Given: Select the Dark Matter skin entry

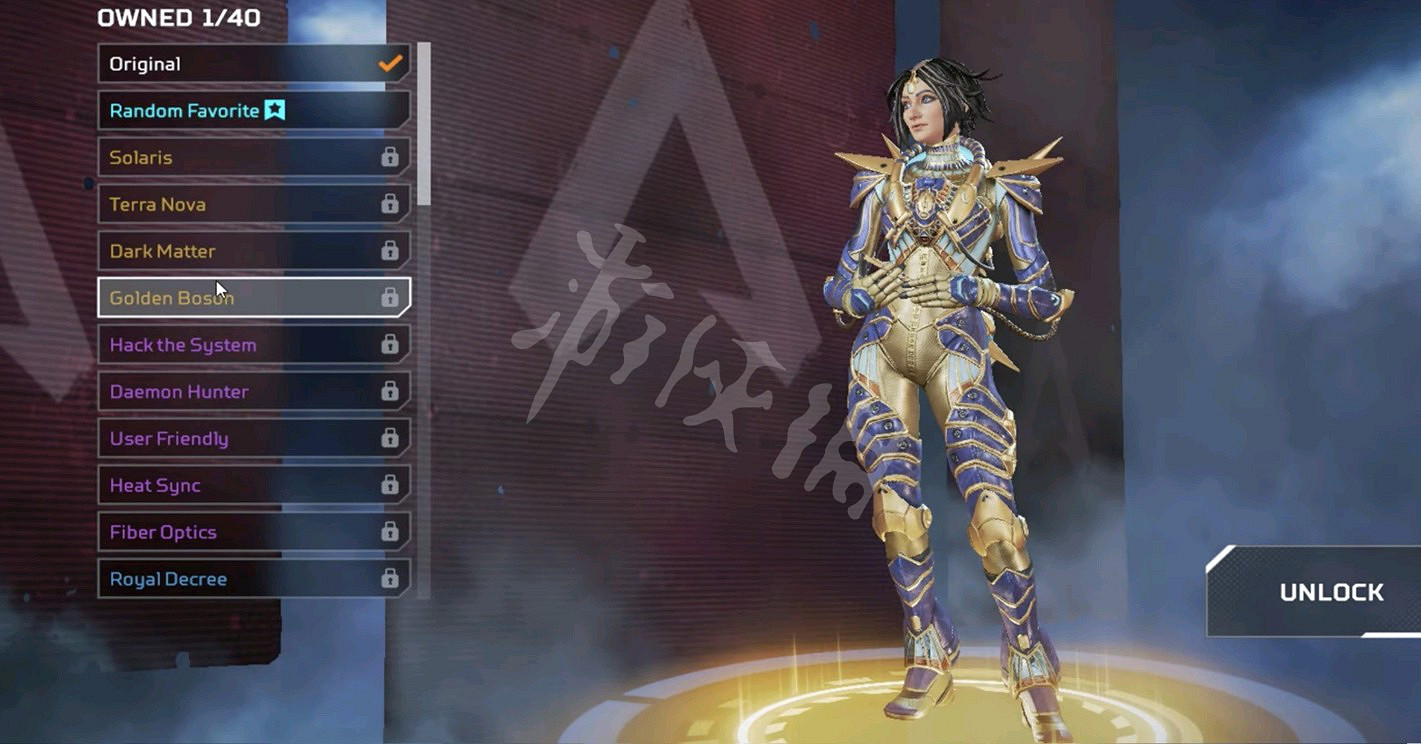Looking at the screenshot, I should (x=200, y=250).
